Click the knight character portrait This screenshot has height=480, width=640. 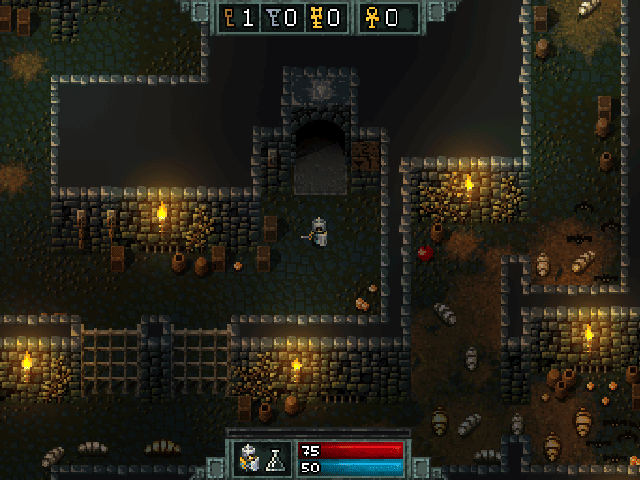(252, 458)
